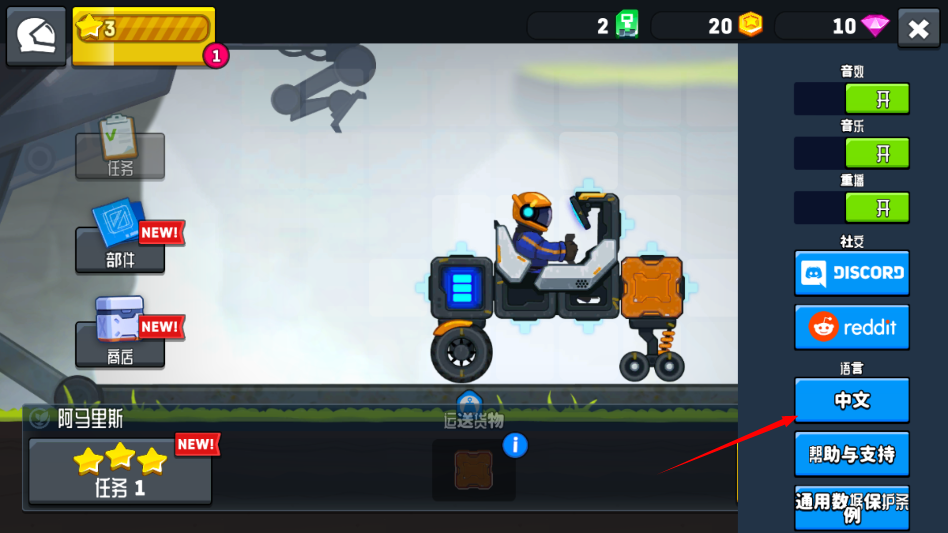This screenshot has width=948, height=533.
Task: Open the helmet profile button
Action: click(36, 36)
